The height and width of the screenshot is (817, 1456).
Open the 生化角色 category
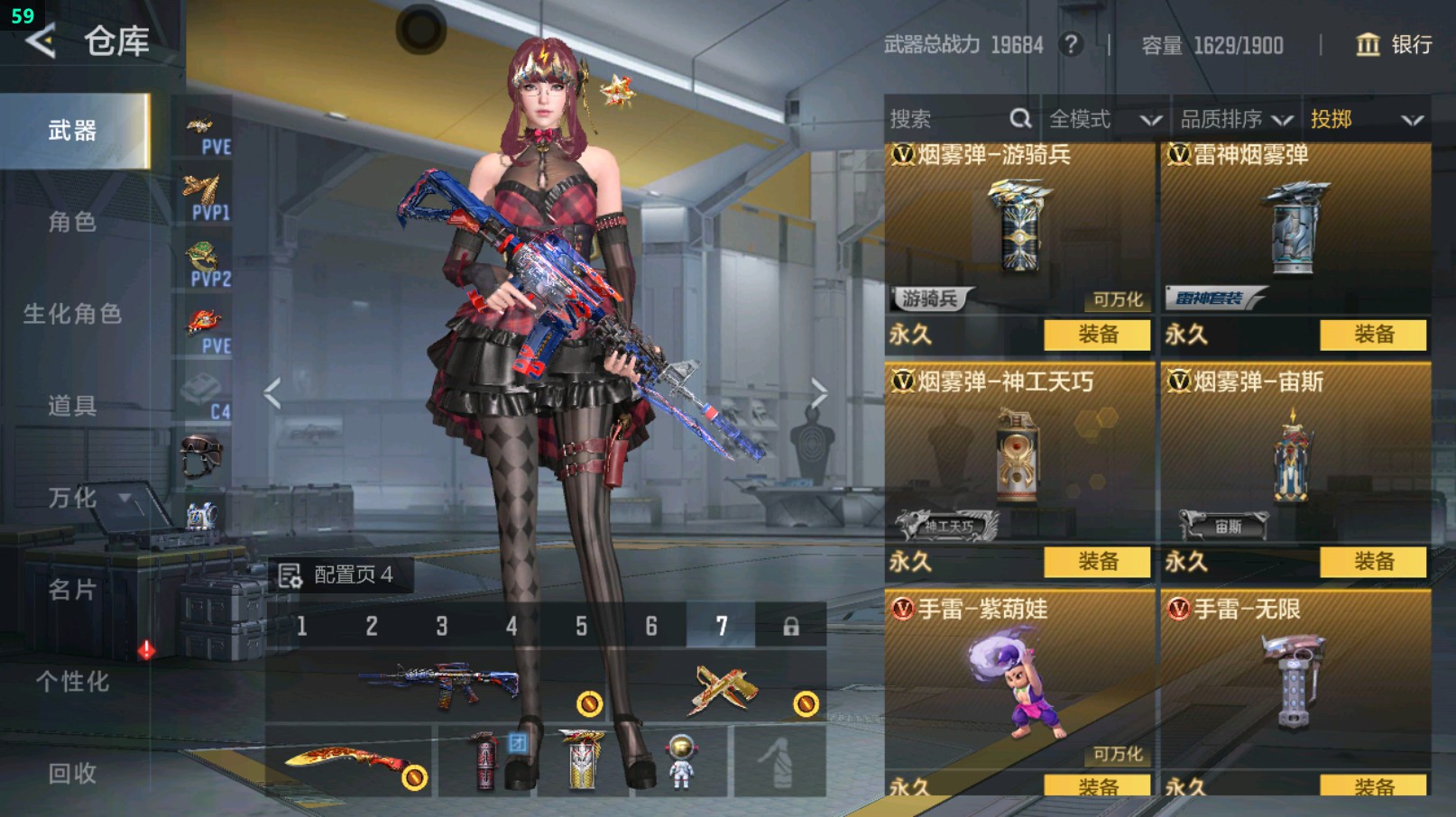pyautogui.click(x=72, y=314)
